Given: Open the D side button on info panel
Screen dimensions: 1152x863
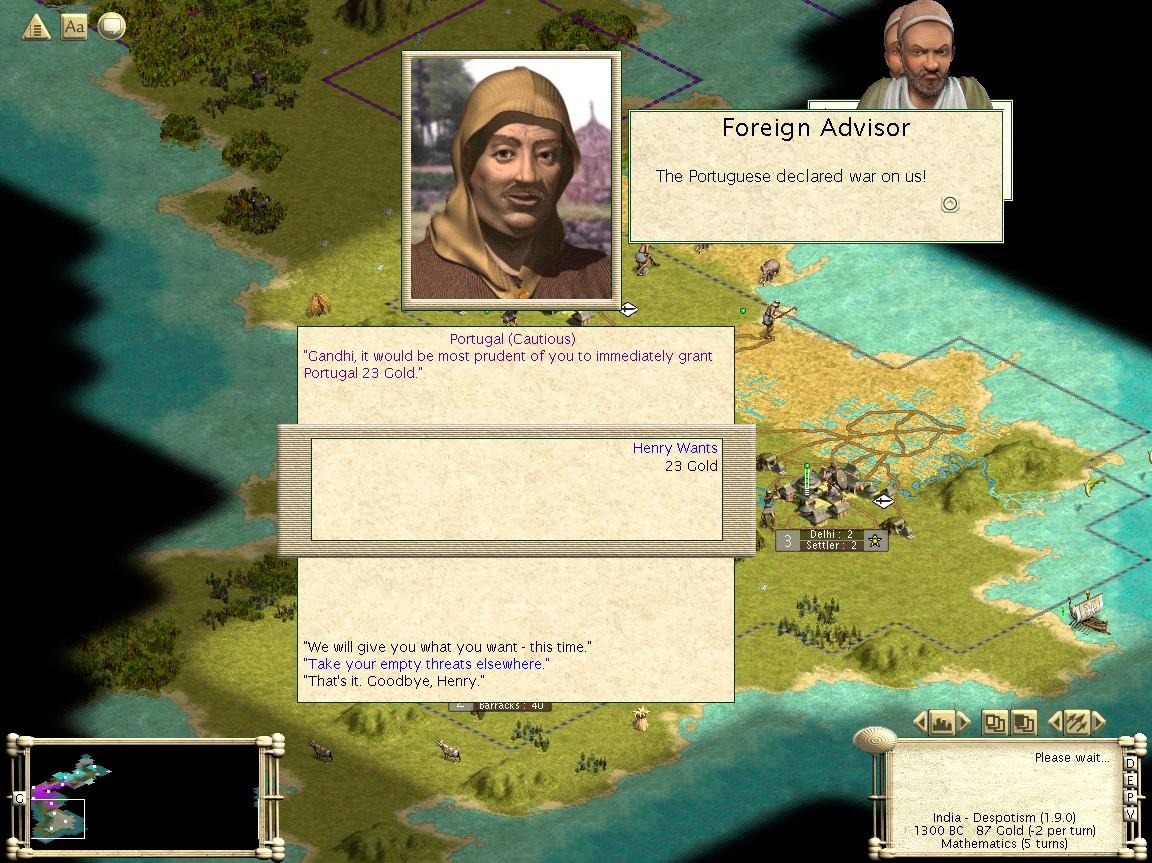Looking at the screenshot, I should pos(1130,765).
